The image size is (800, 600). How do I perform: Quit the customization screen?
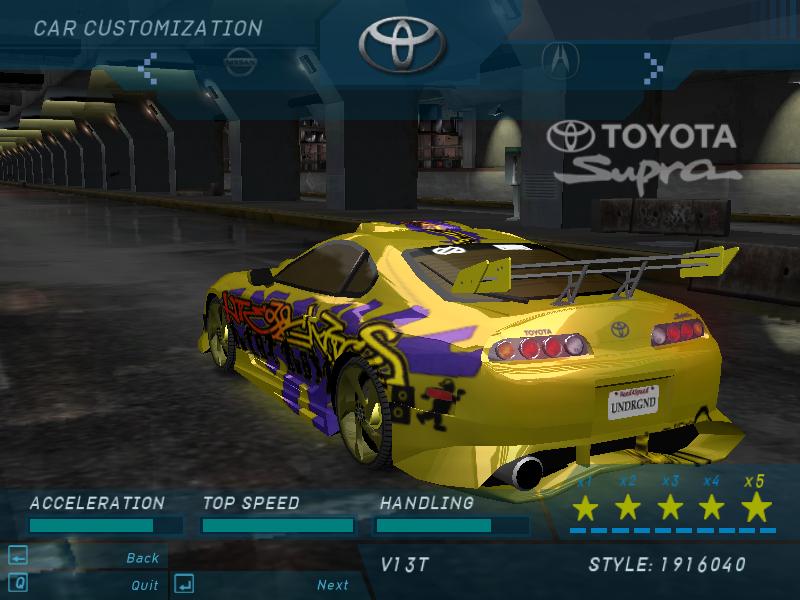[x=144, y=585]
